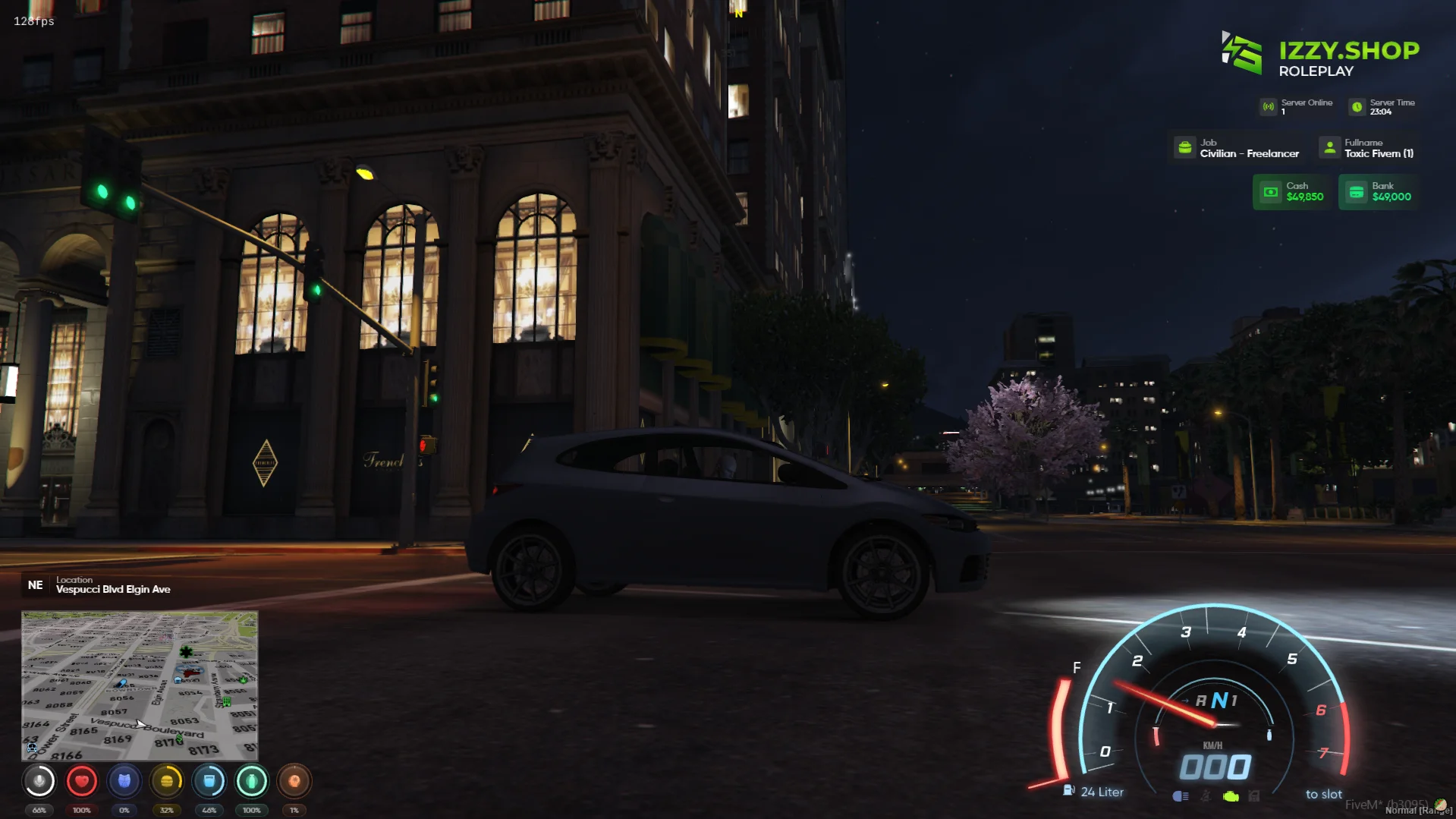
Task: Click the blue armor vest icon
Action: (x=124, y=780)
